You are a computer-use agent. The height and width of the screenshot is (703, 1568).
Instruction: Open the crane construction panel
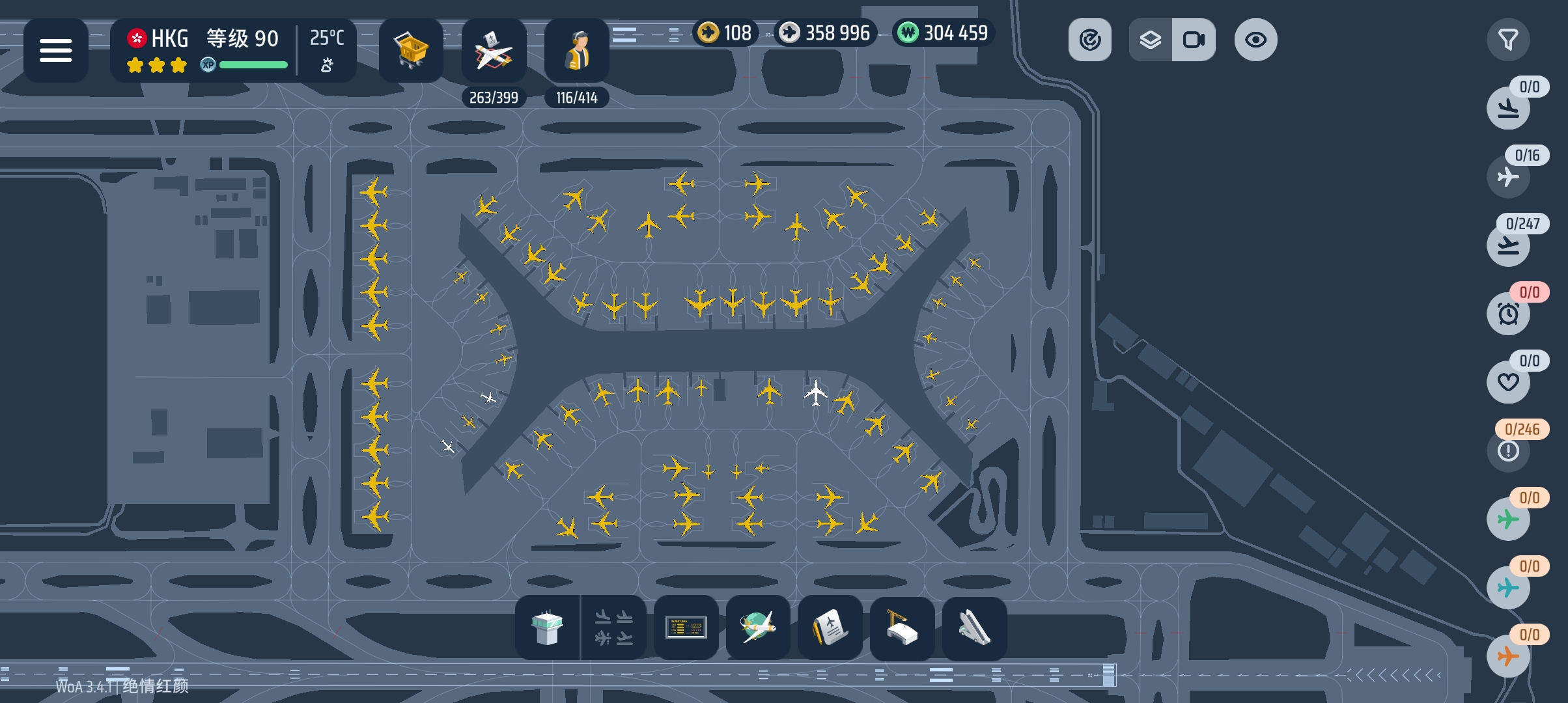902,628
